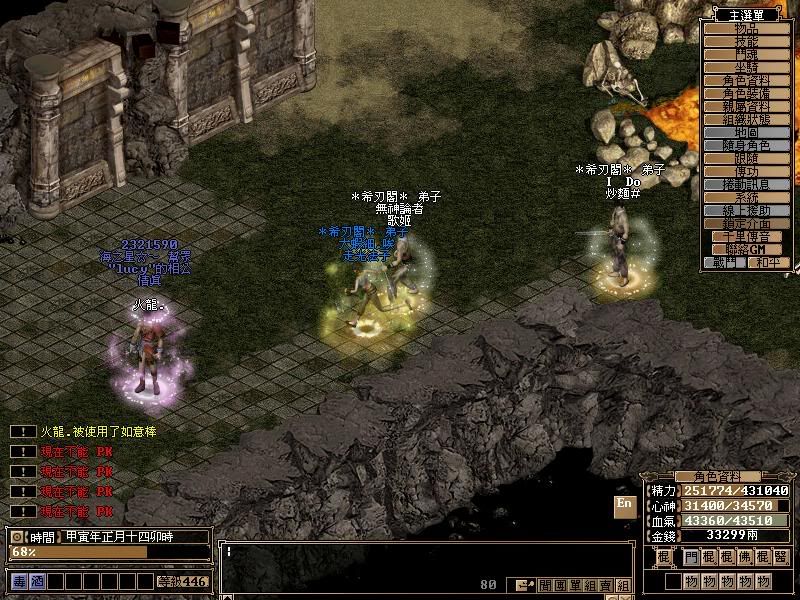Viewport: 800px width, 600px height.
Task: View 組織狀態 organization status
Action: (747, 119)
